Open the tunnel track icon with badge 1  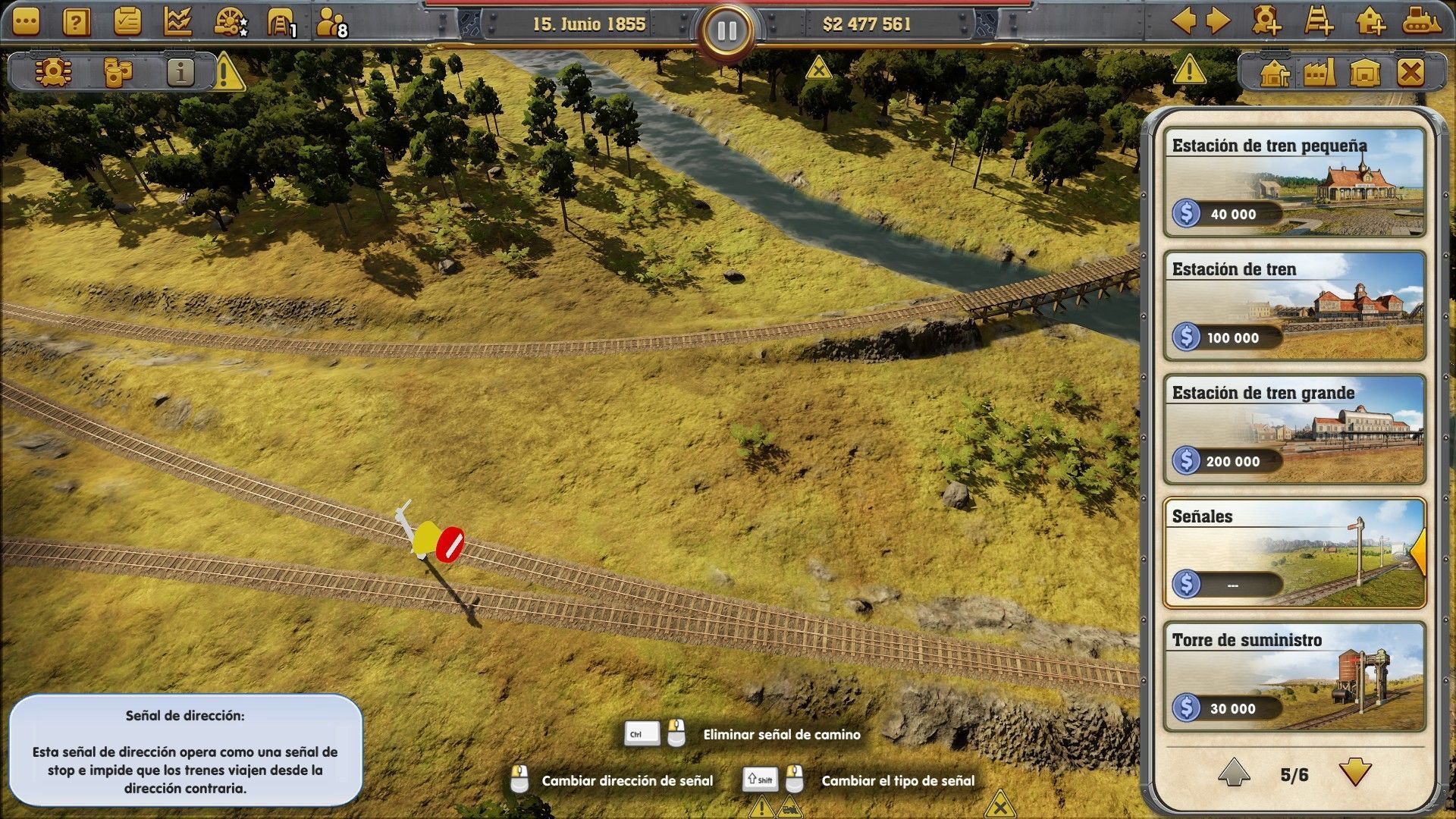[x=281, y=24]
